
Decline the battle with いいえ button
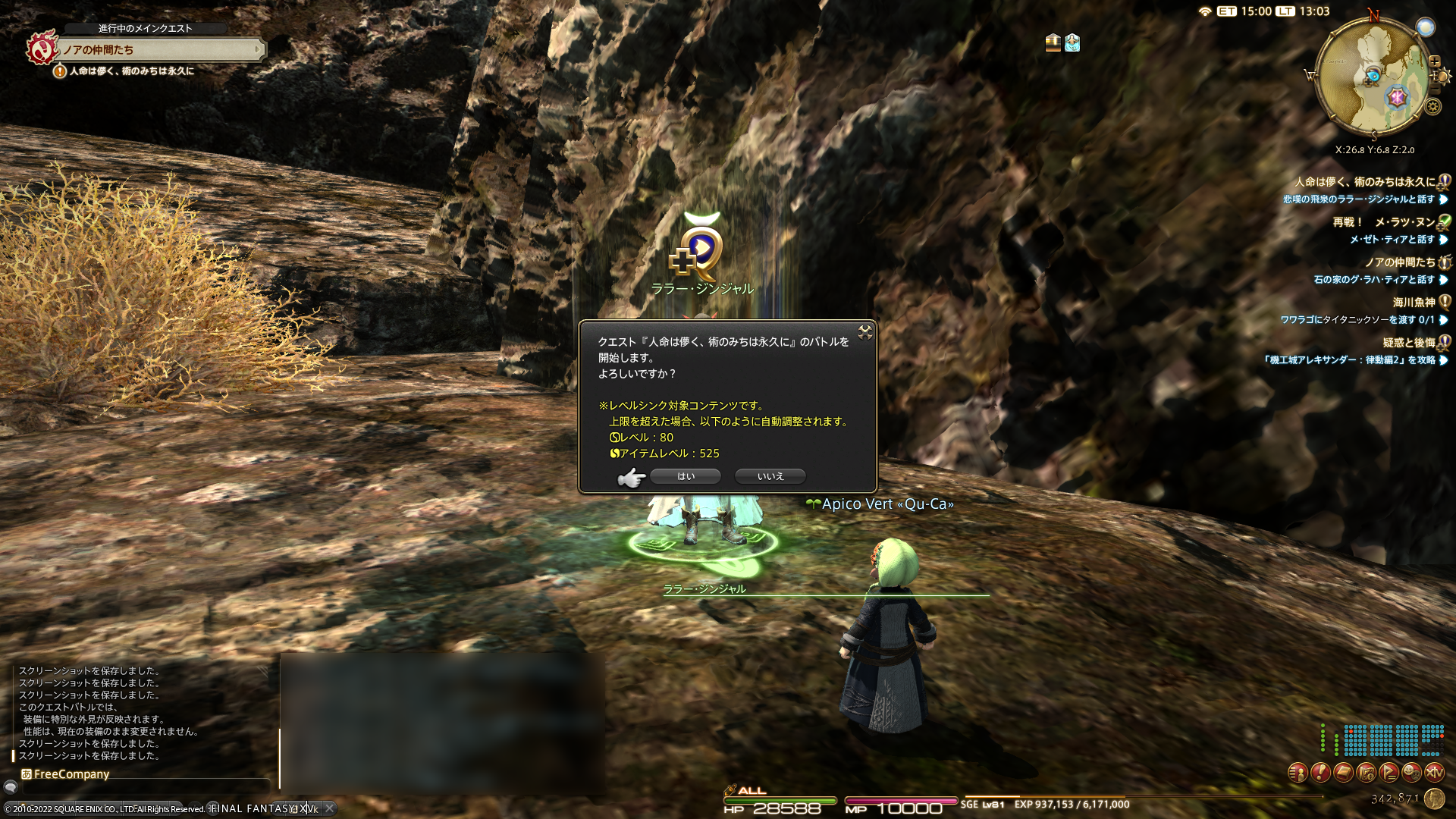770,476
